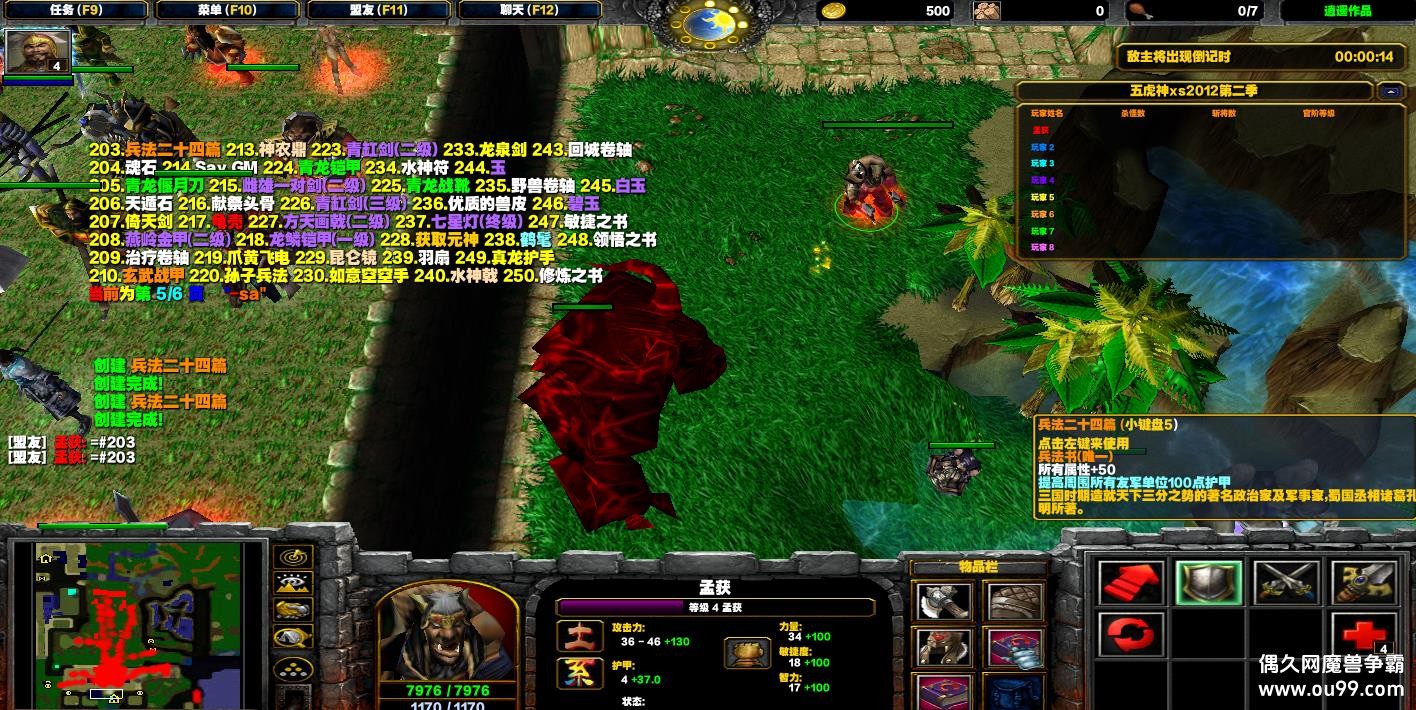The width and height of the screenshot is (1416, 710).
Task: Activate the minimap signal ping button
Action: (292, 558)
